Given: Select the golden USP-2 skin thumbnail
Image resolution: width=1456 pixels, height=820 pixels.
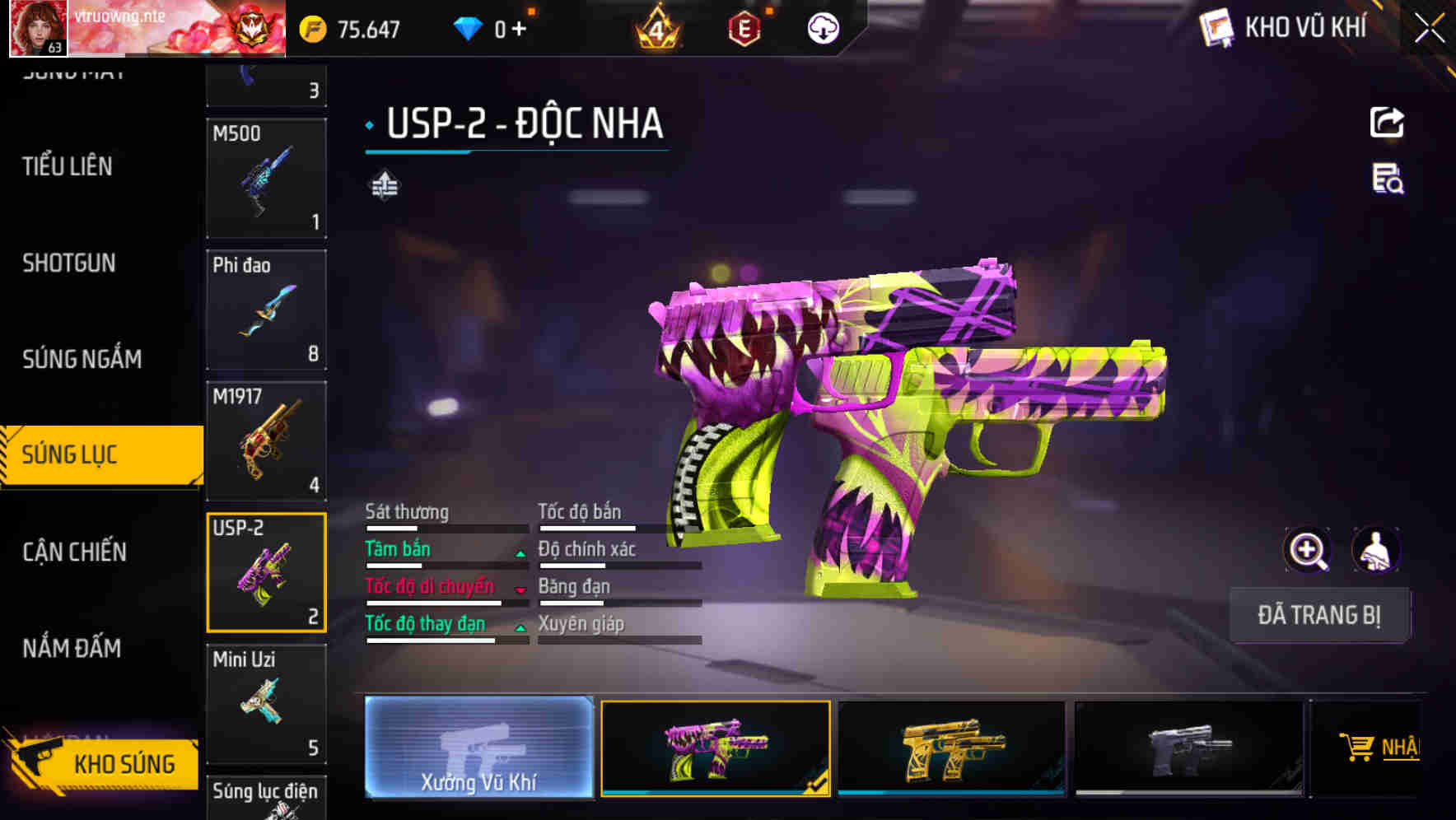Looking at the screenshot, I should 952,748.
